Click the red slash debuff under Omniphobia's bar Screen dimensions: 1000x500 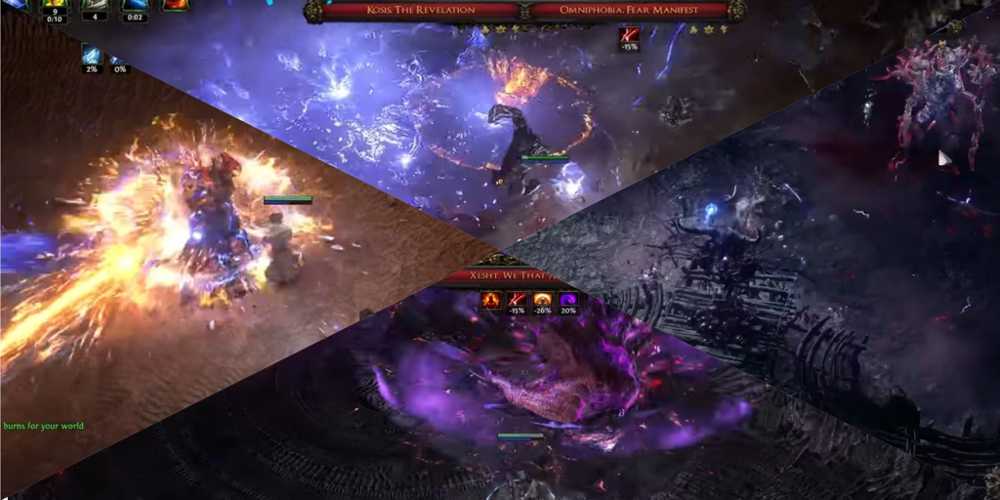[629, 37]
